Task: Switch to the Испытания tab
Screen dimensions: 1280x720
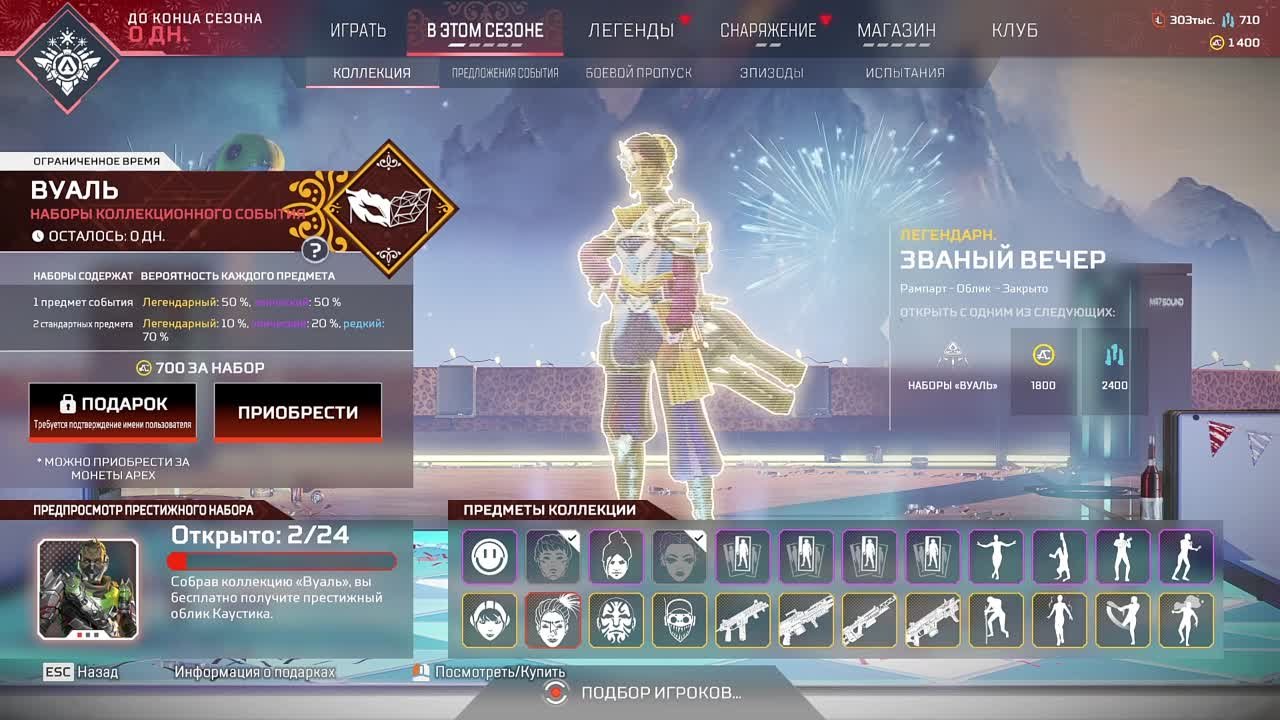Action: (x=904, y=72)
